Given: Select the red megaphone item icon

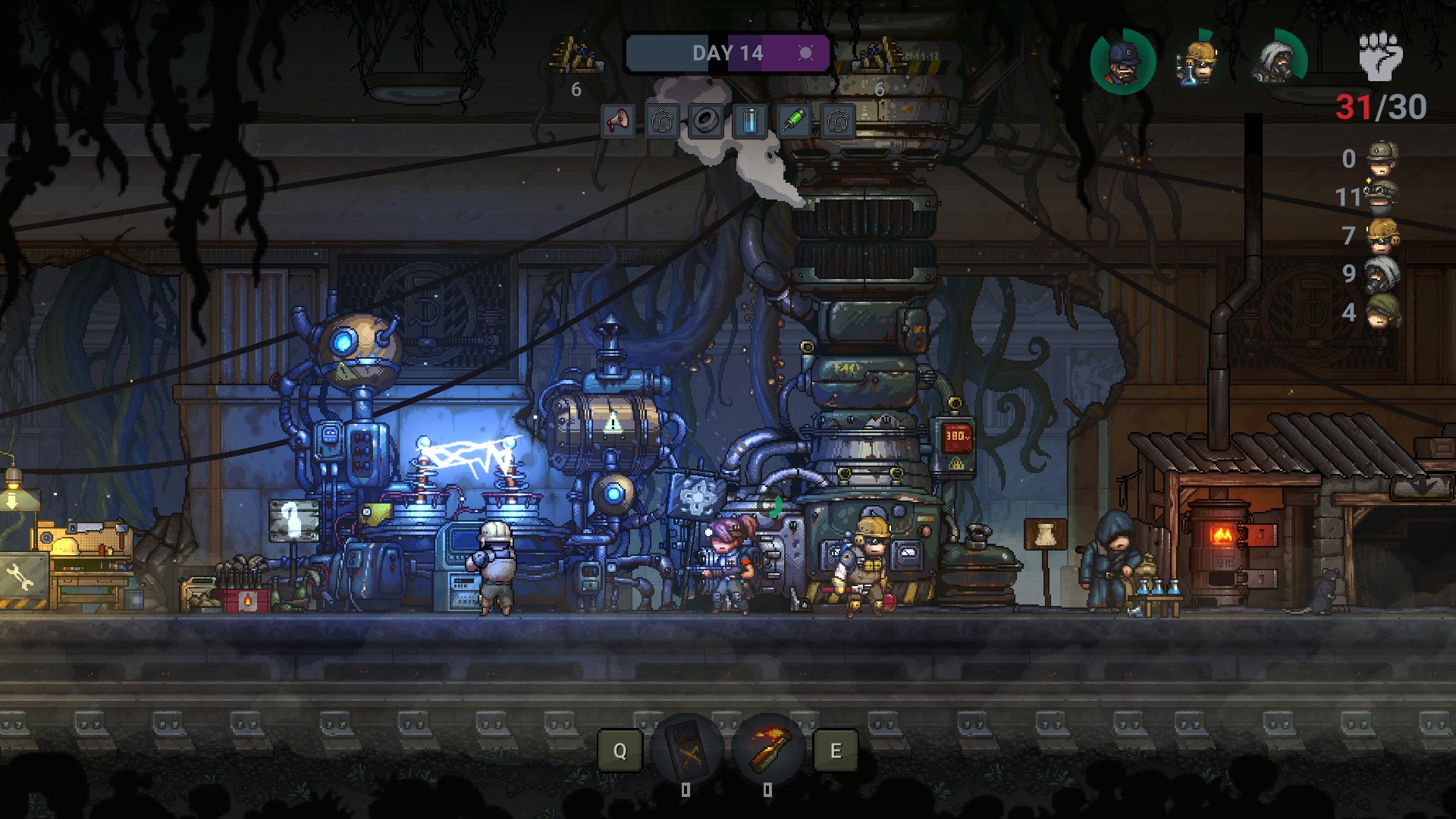Looking at the screenshot, I should click(x=618, y=121).
